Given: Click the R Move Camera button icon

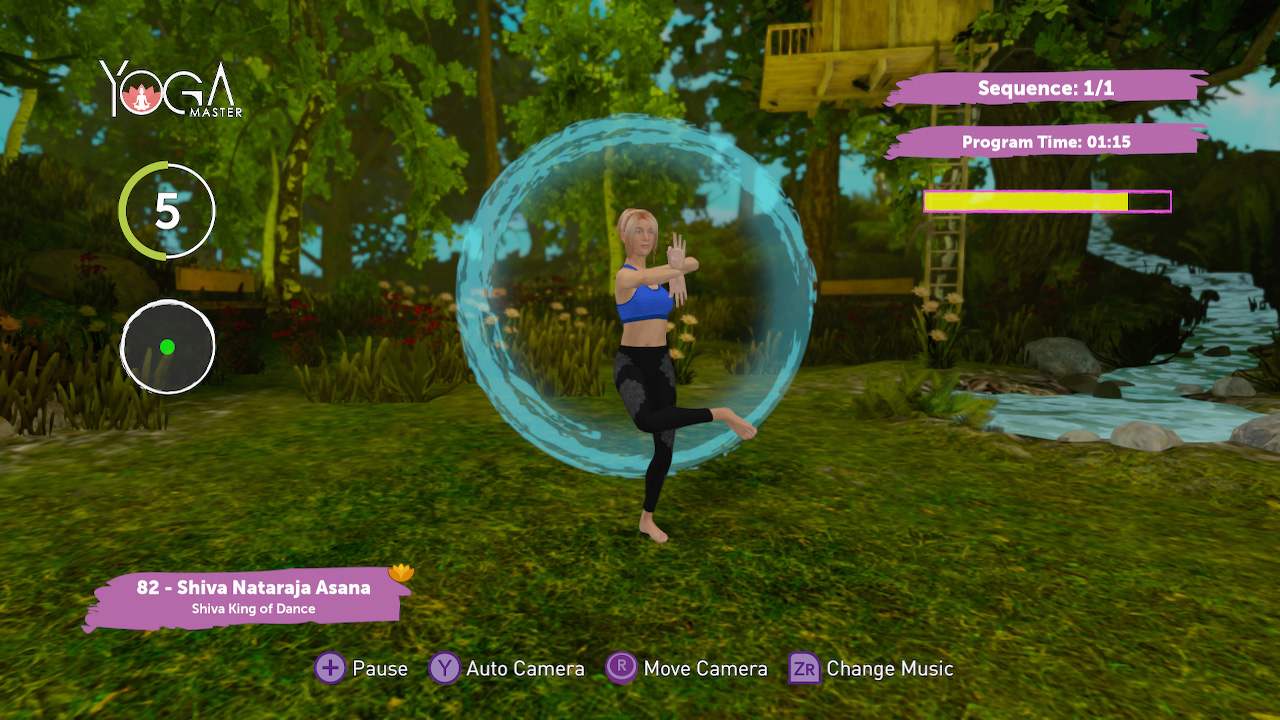Looking at the screenshot, I should click(x=621, y=668).
